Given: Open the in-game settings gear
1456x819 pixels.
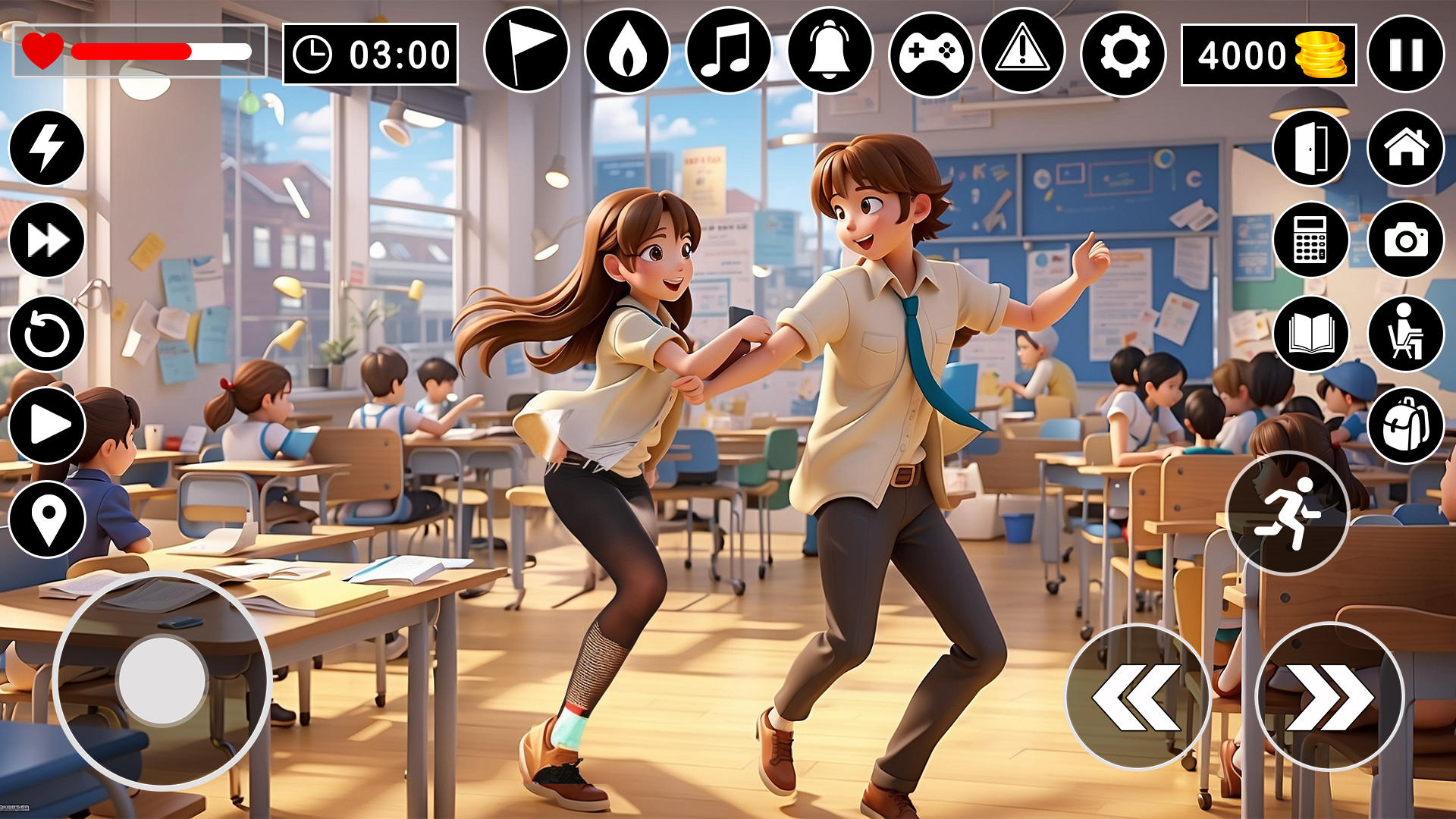Looking at the screenshot, I should [x=1126, y=52].
